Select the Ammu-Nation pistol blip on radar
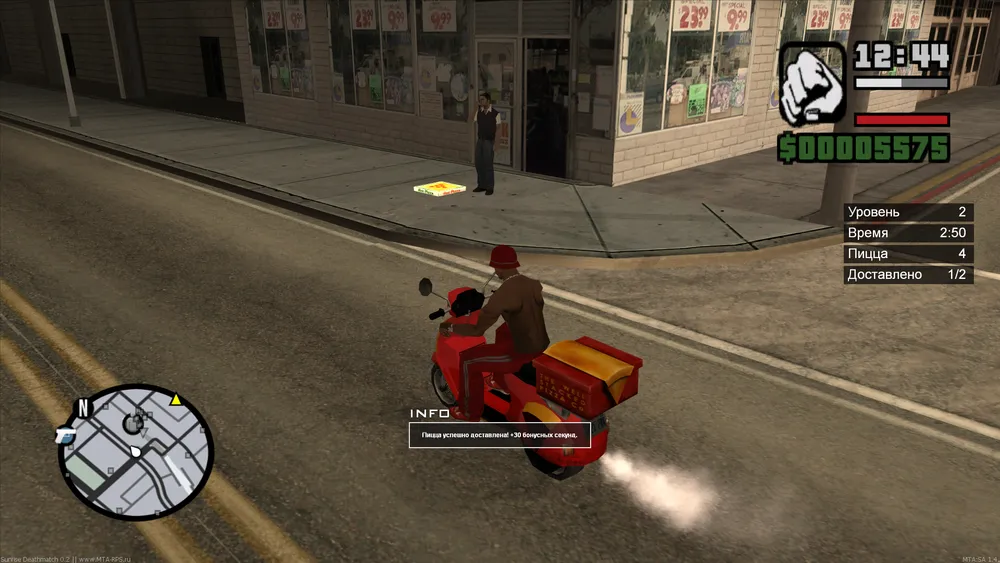Screen dimensions: 1000x563 pyautogui.click(x=66, y=434)
